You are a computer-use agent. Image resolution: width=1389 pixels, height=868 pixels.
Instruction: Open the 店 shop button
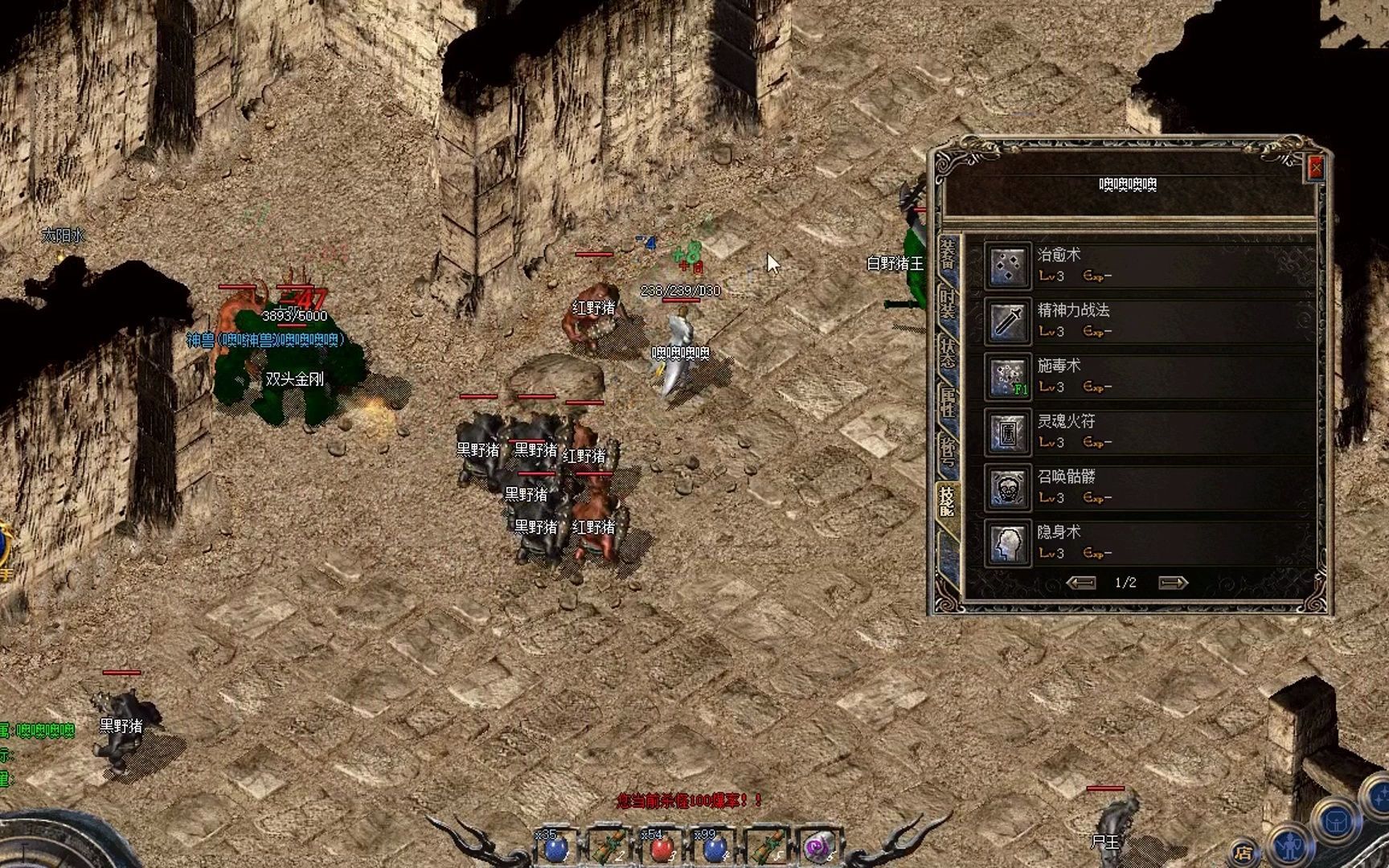(x=1244, y=852)
